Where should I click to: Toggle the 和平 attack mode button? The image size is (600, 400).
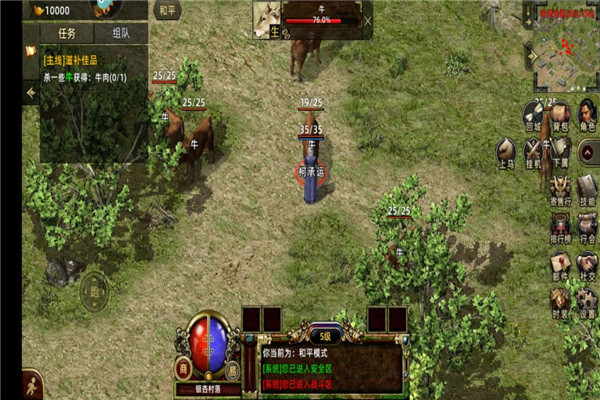168,11
